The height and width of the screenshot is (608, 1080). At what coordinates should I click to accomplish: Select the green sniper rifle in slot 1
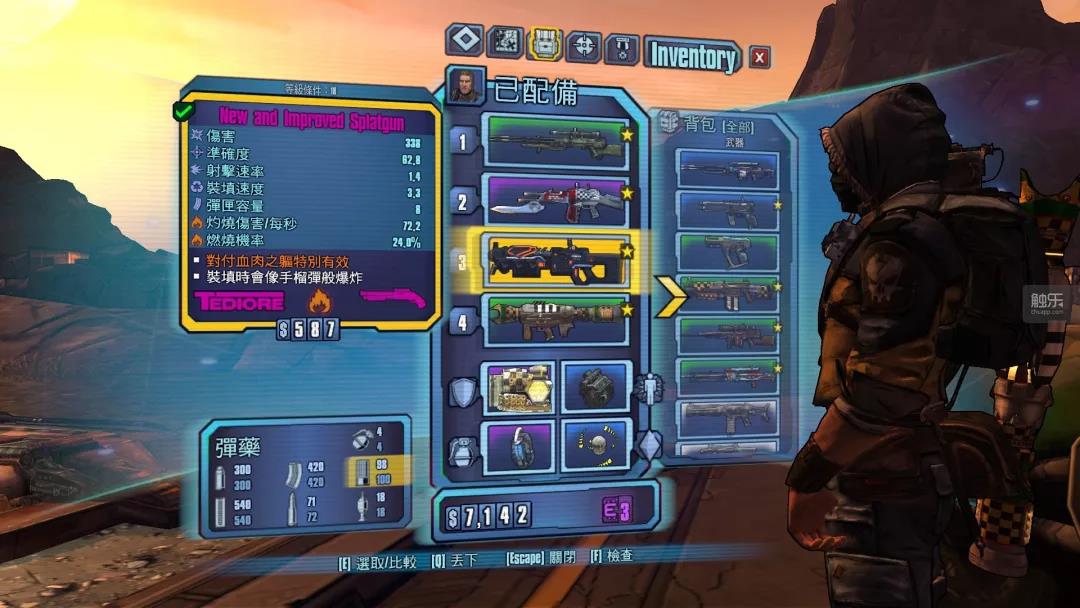point(555,141)
